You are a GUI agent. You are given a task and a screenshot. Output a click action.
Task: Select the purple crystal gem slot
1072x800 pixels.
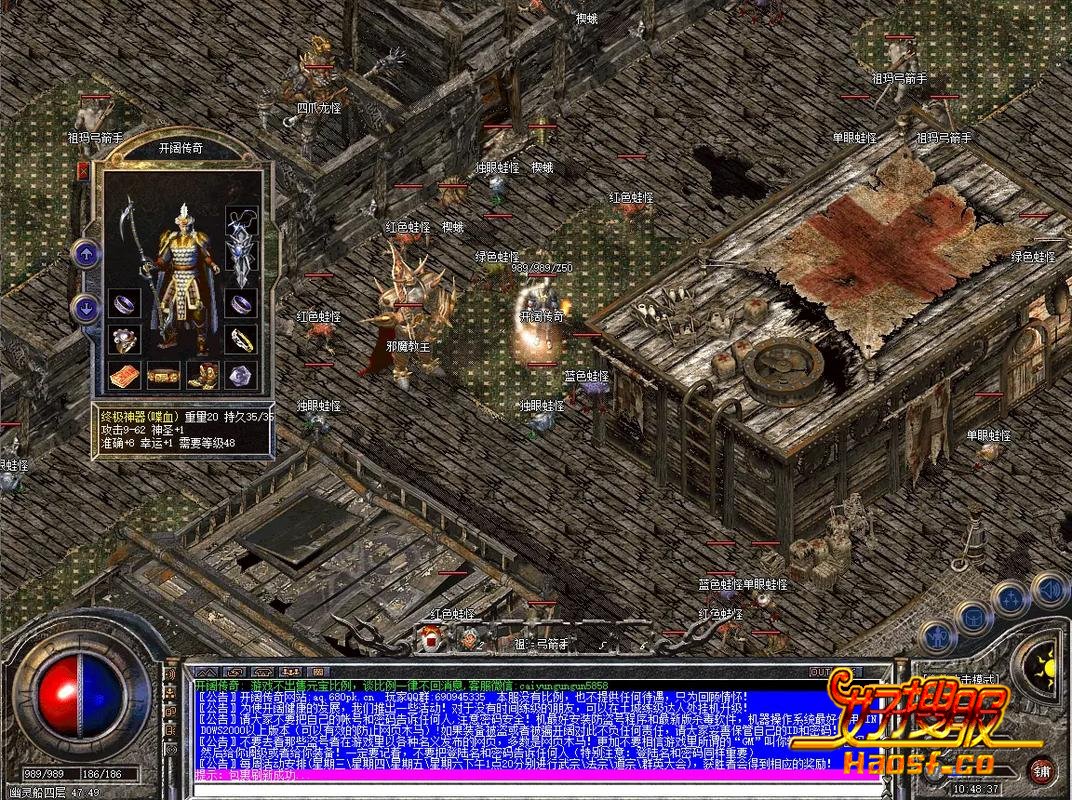240,376
